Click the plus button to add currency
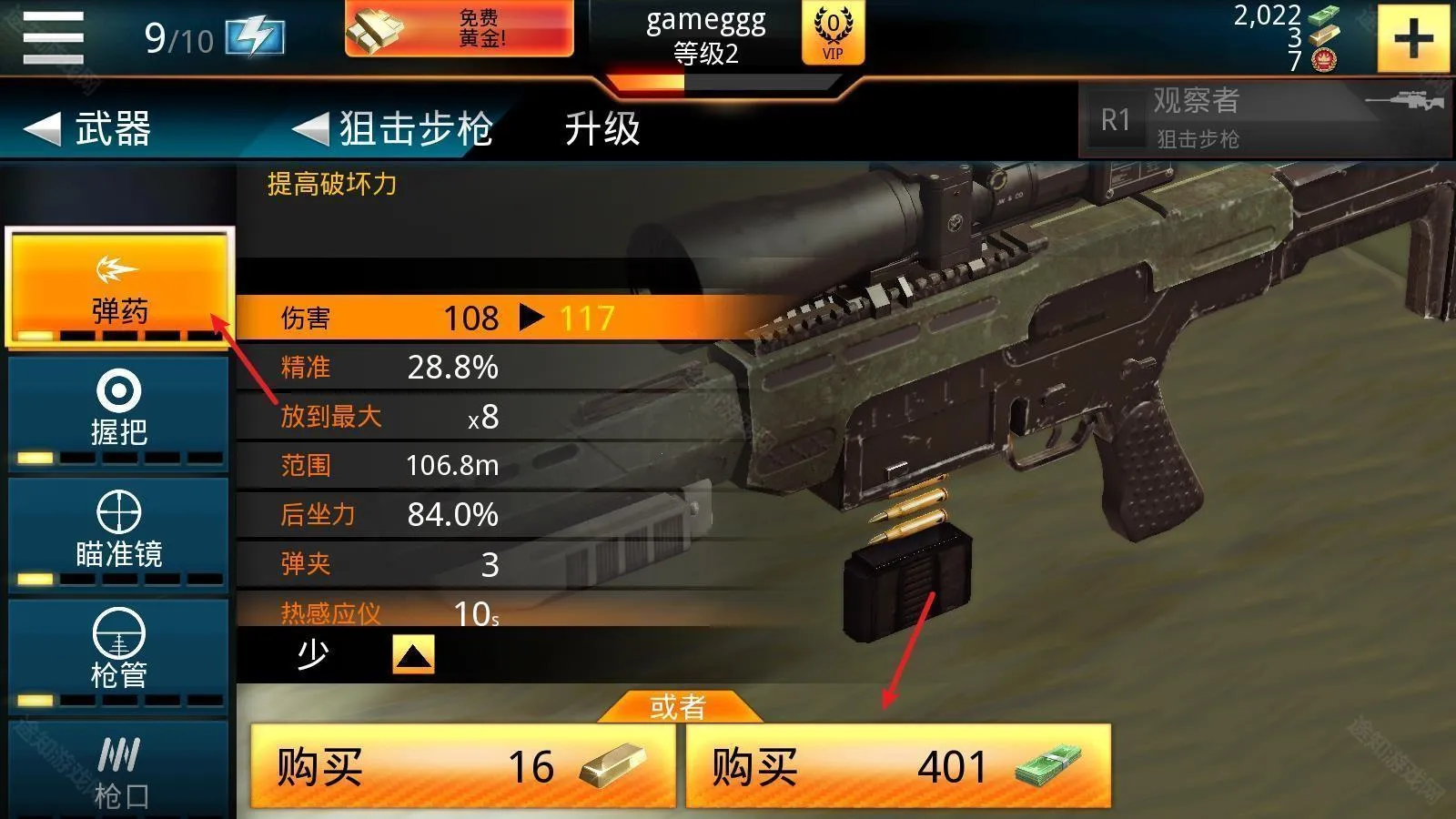The image size is (1456, 819). [x=1413, y=38]
